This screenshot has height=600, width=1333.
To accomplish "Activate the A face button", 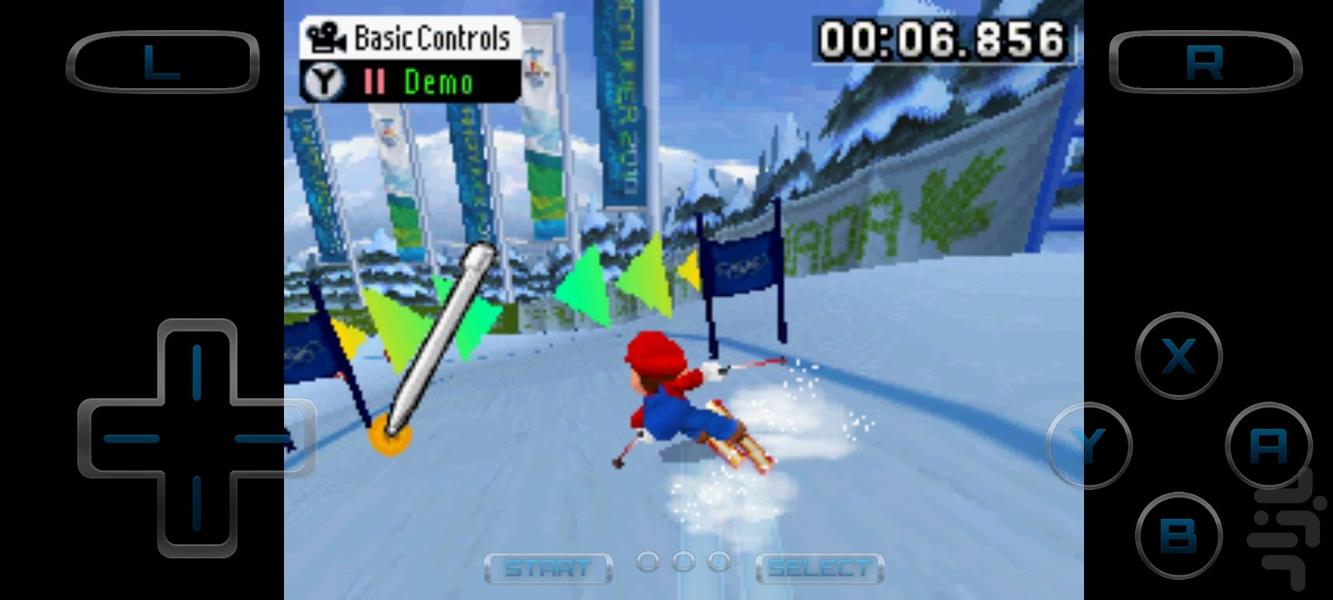I will (1268, 446).
